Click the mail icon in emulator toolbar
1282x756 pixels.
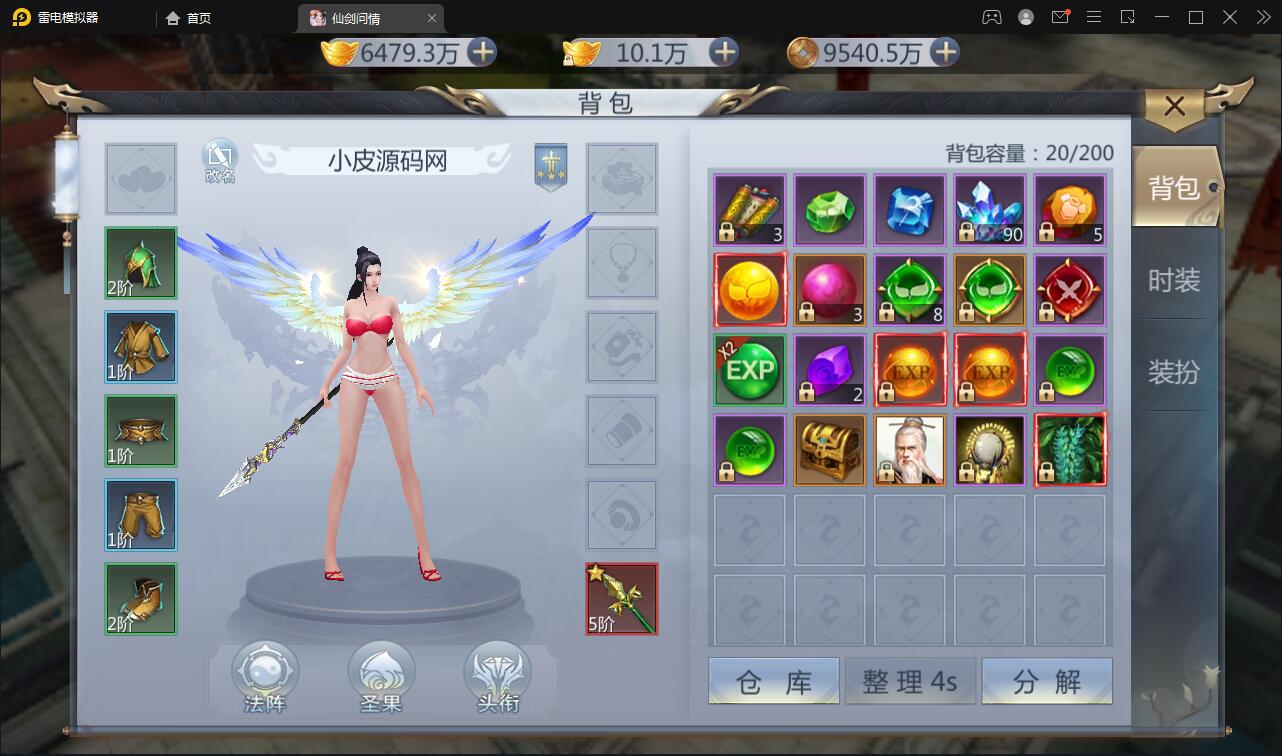[1061, 17]
